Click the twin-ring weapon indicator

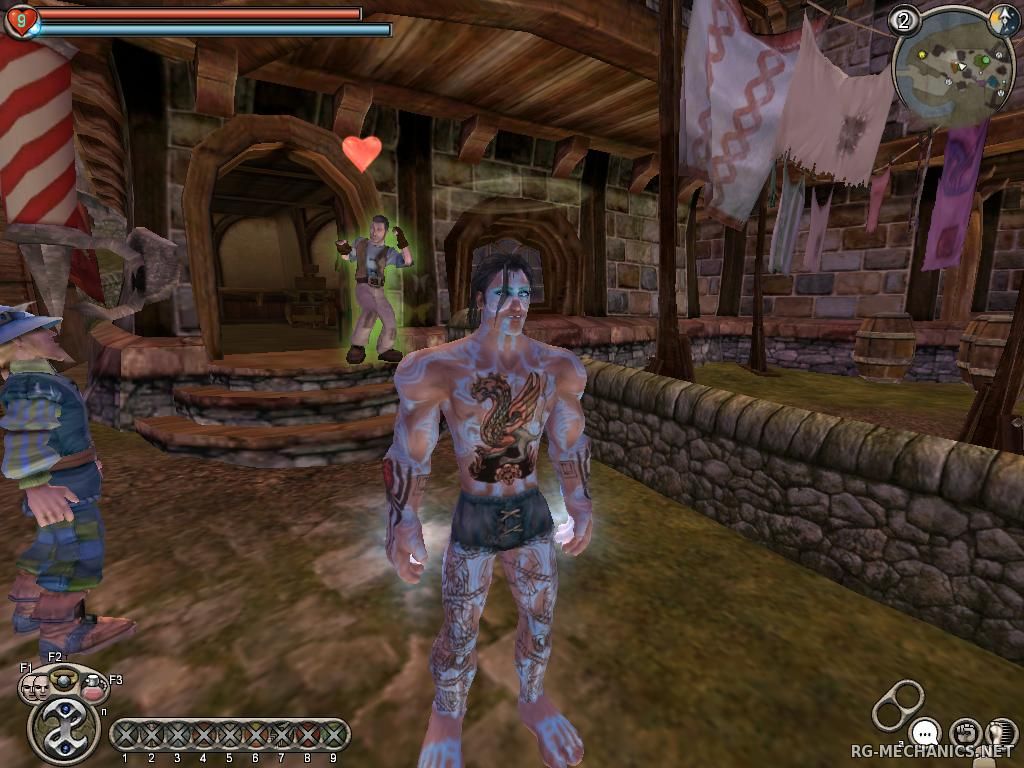click(898, 704)
